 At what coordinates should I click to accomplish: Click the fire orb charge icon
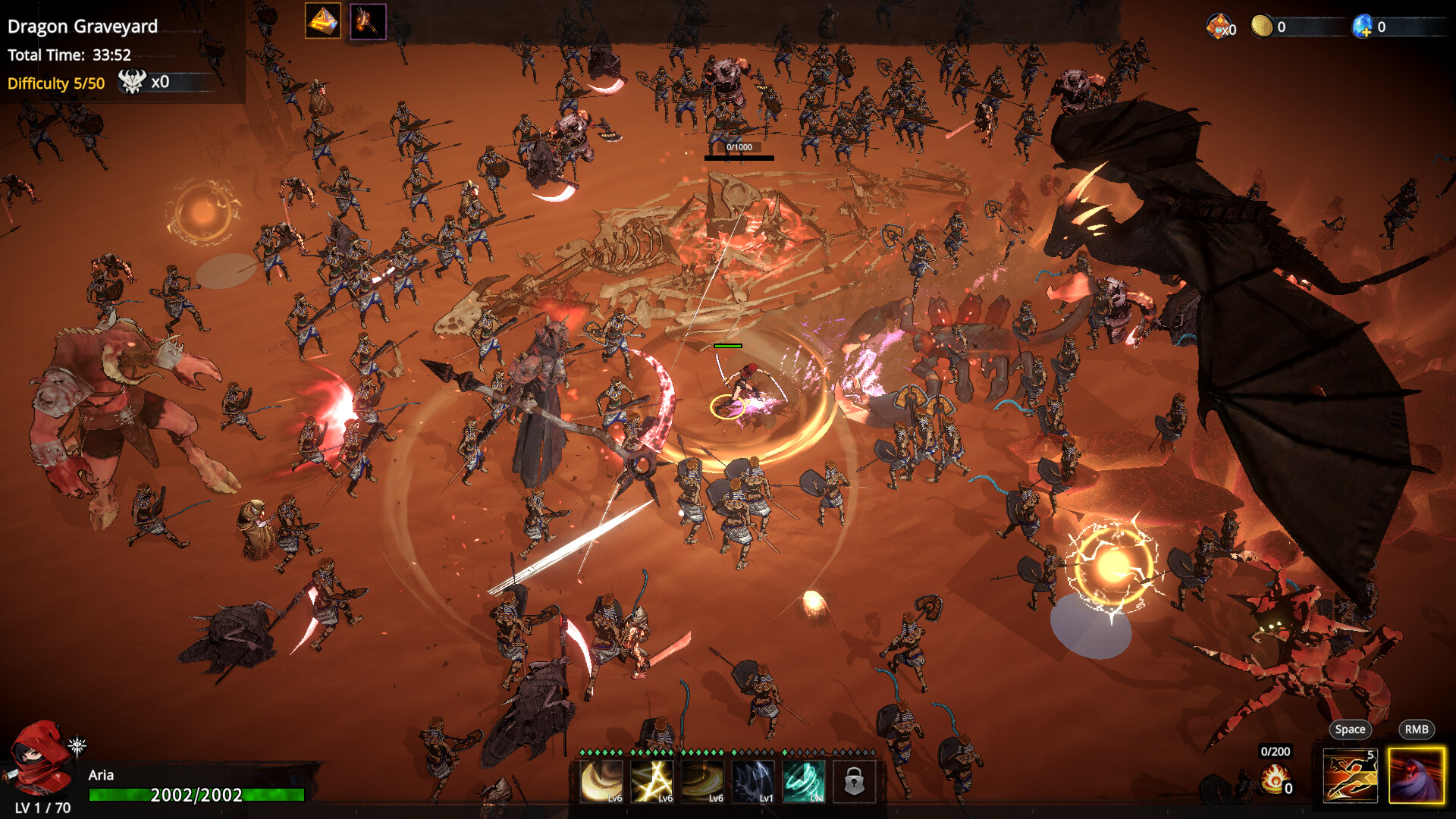[1275, 779]
